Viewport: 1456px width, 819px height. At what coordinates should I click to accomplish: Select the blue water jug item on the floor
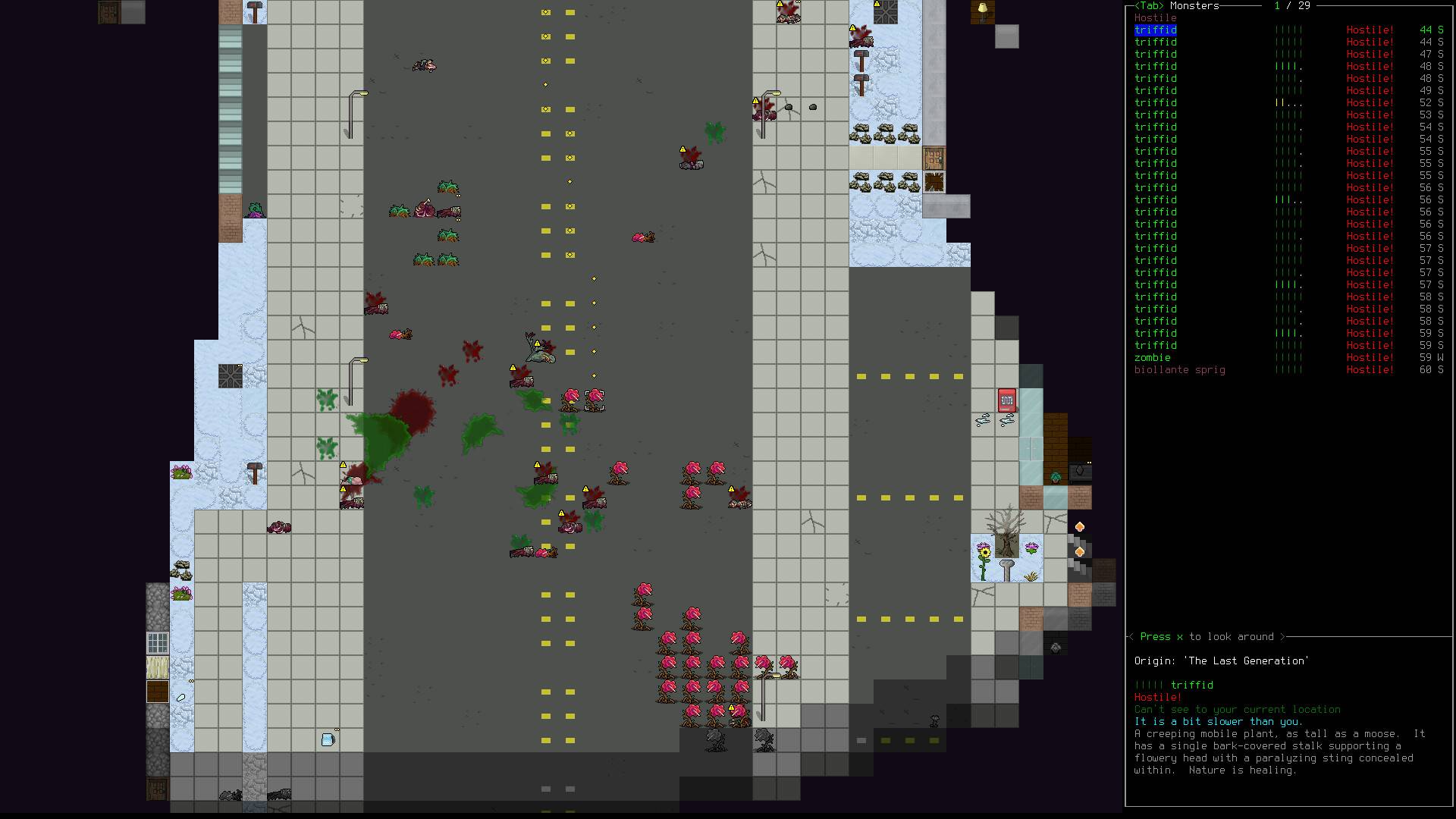click(328, 738)
